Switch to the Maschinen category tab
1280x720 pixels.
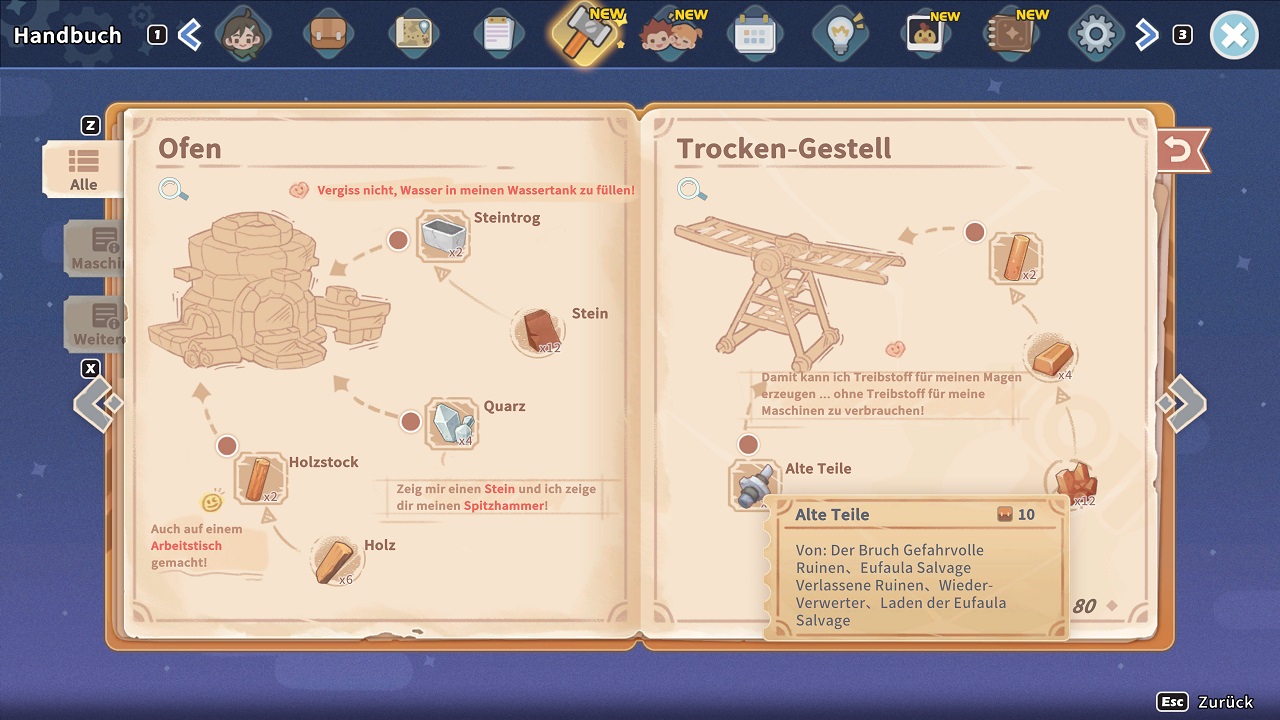96,248
